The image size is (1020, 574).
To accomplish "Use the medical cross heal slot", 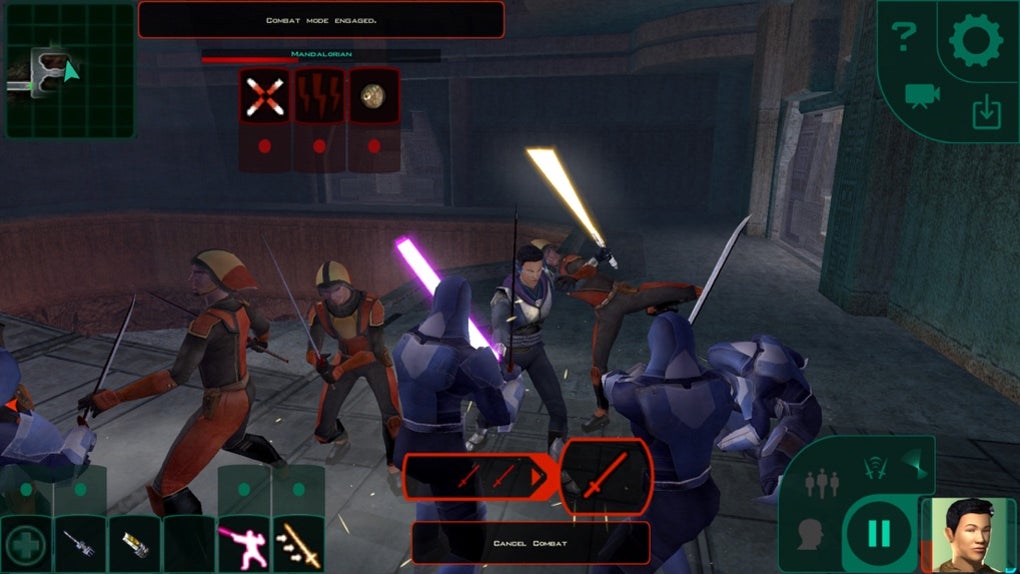I will (25, 545).
